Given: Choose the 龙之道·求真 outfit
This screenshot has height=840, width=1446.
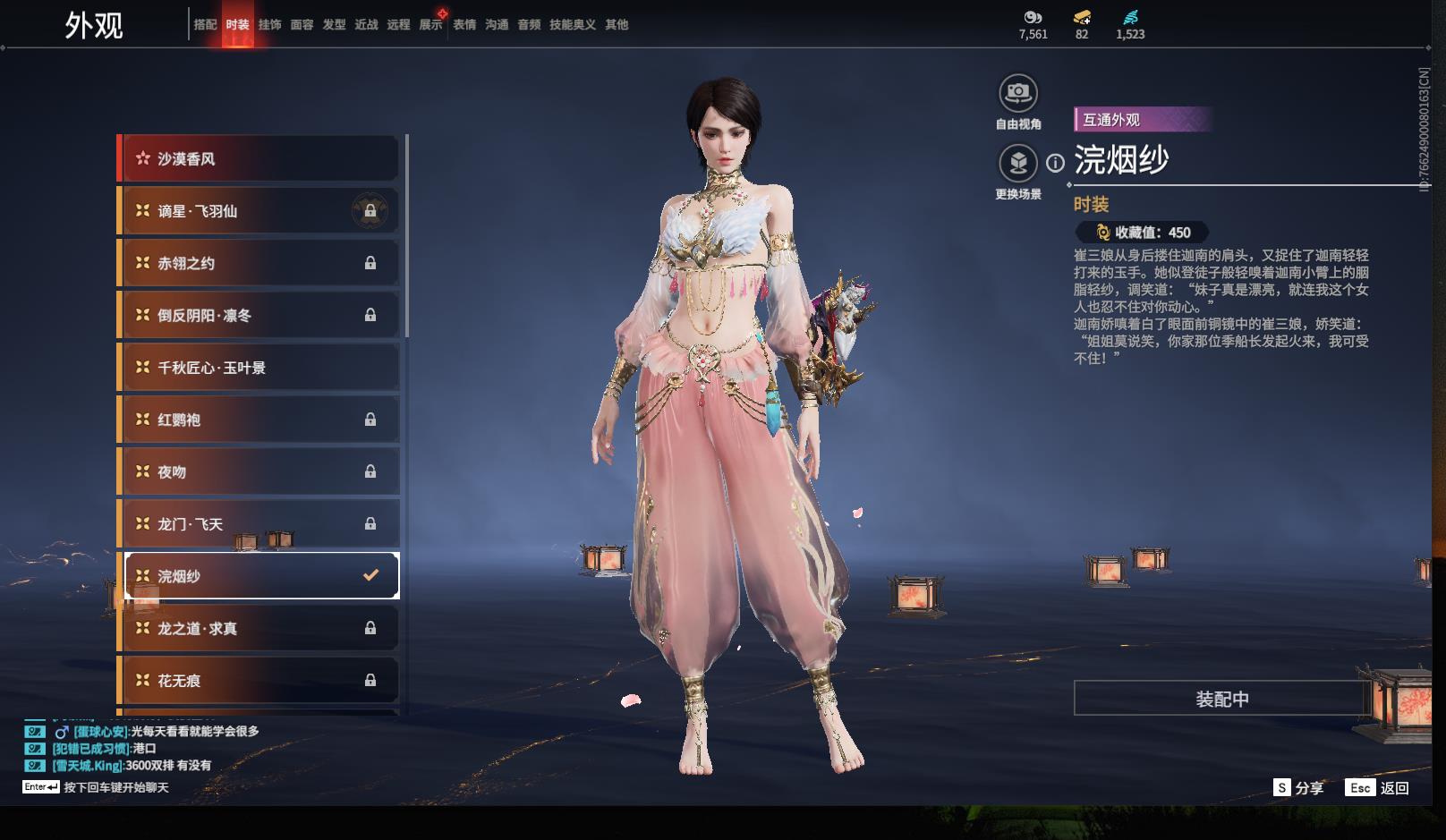Looking at the screenshot, I should coord(259,628).
